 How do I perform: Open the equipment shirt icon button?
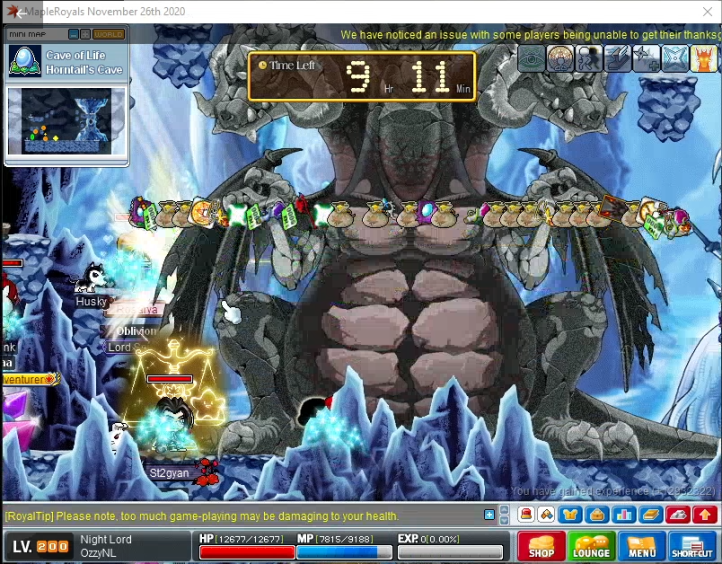tap(571, 515)
